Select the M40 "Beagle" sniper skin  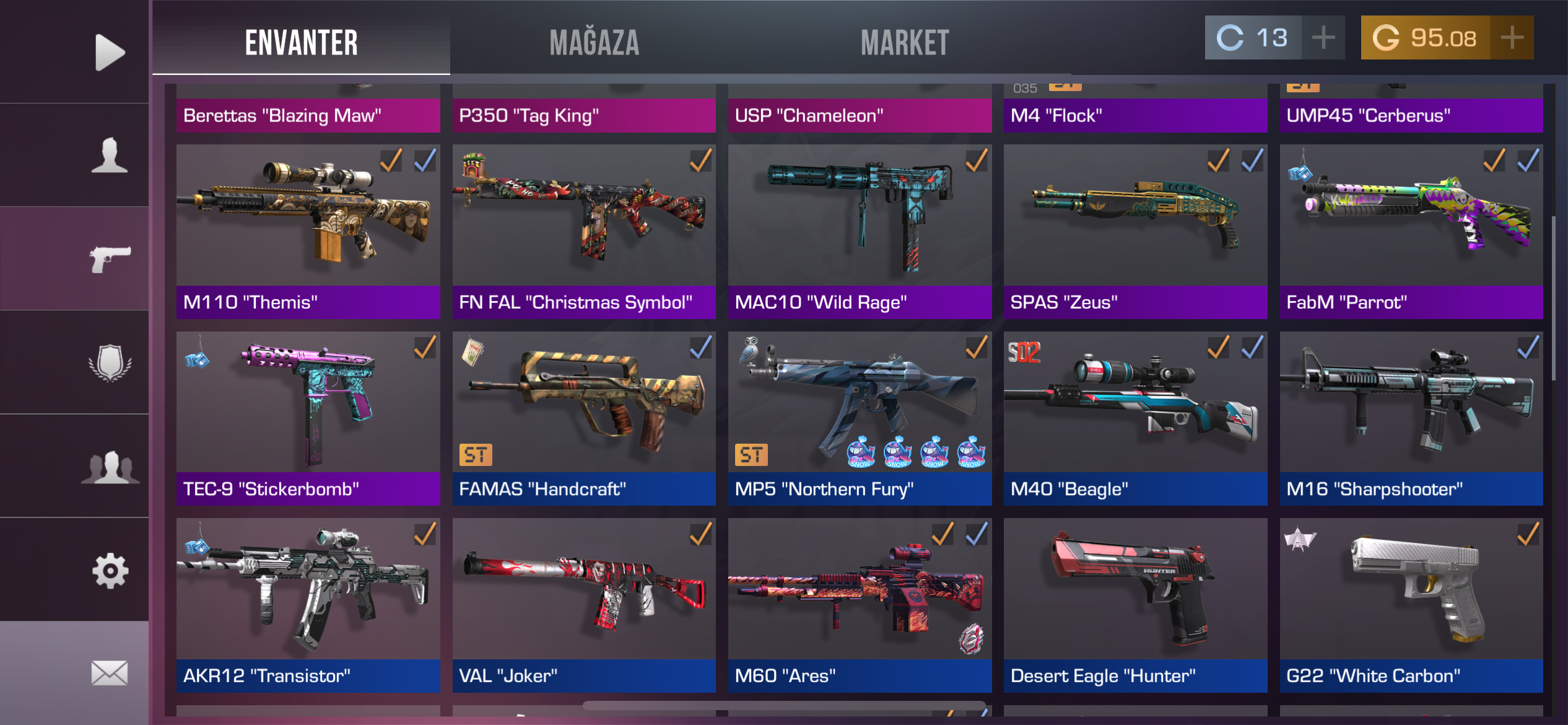pos(1135,418)
